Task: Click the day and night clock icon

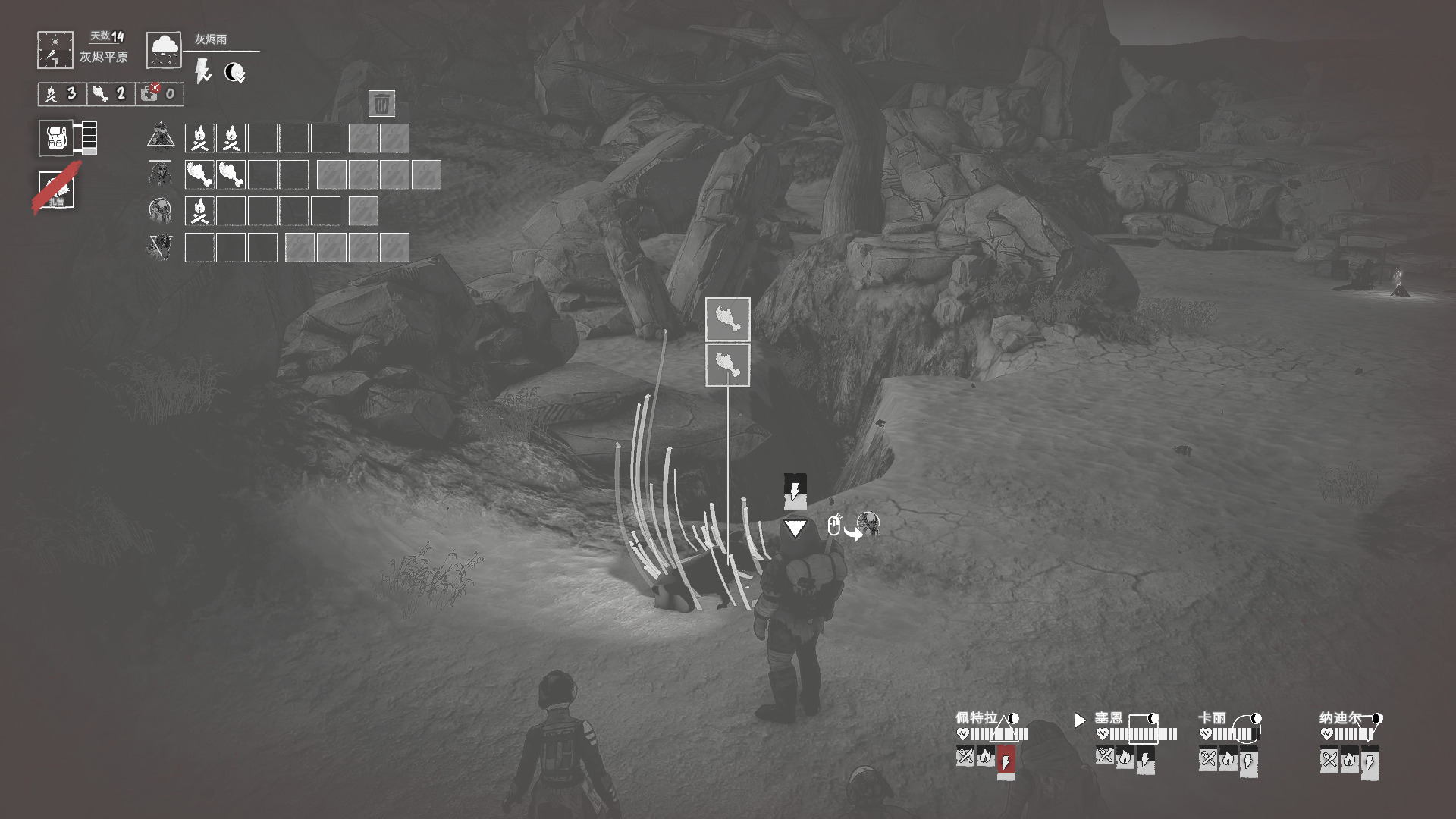Action: click(x=55, y=50)
